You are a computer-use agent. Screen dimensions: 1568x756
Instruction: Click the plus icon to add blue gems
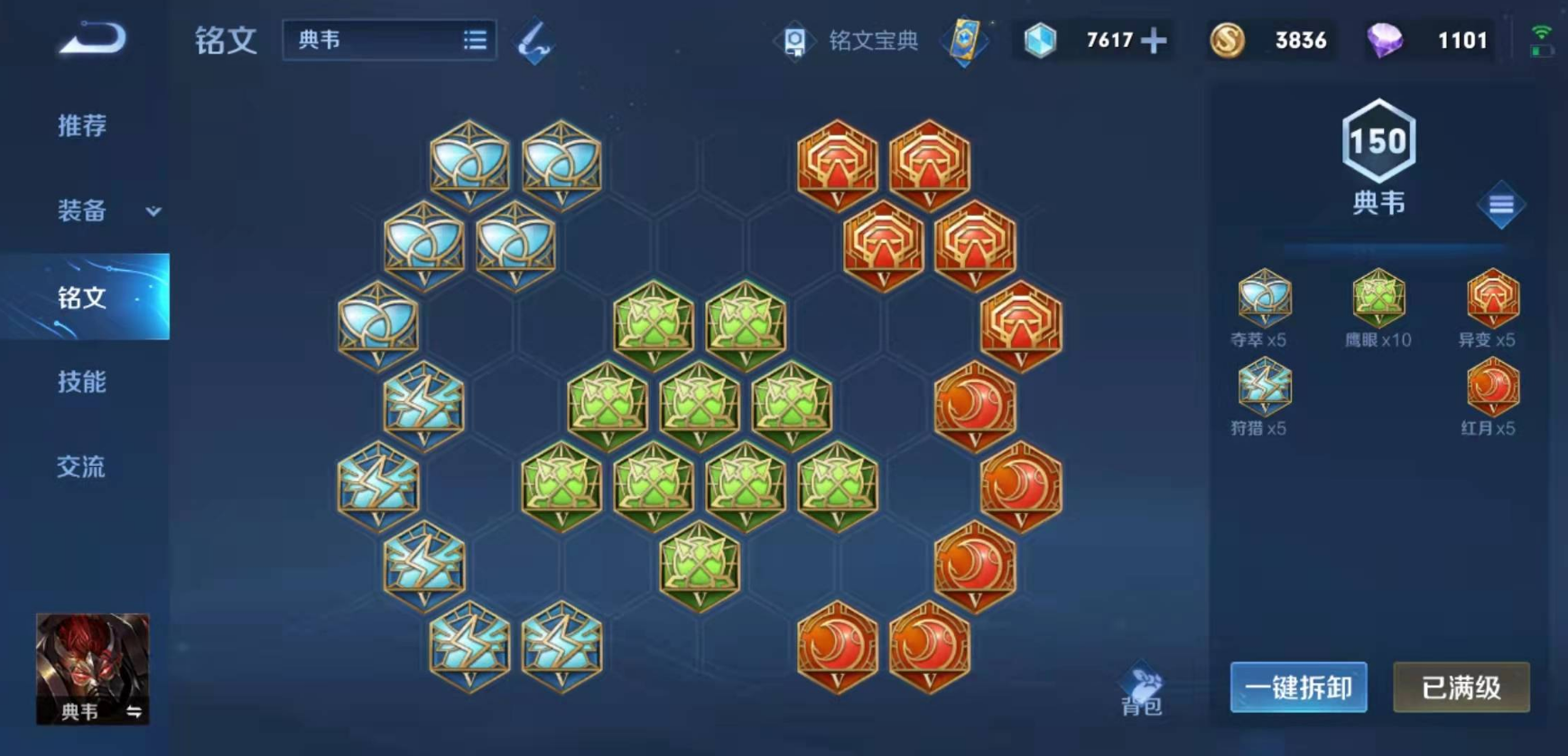[1152, 41]
